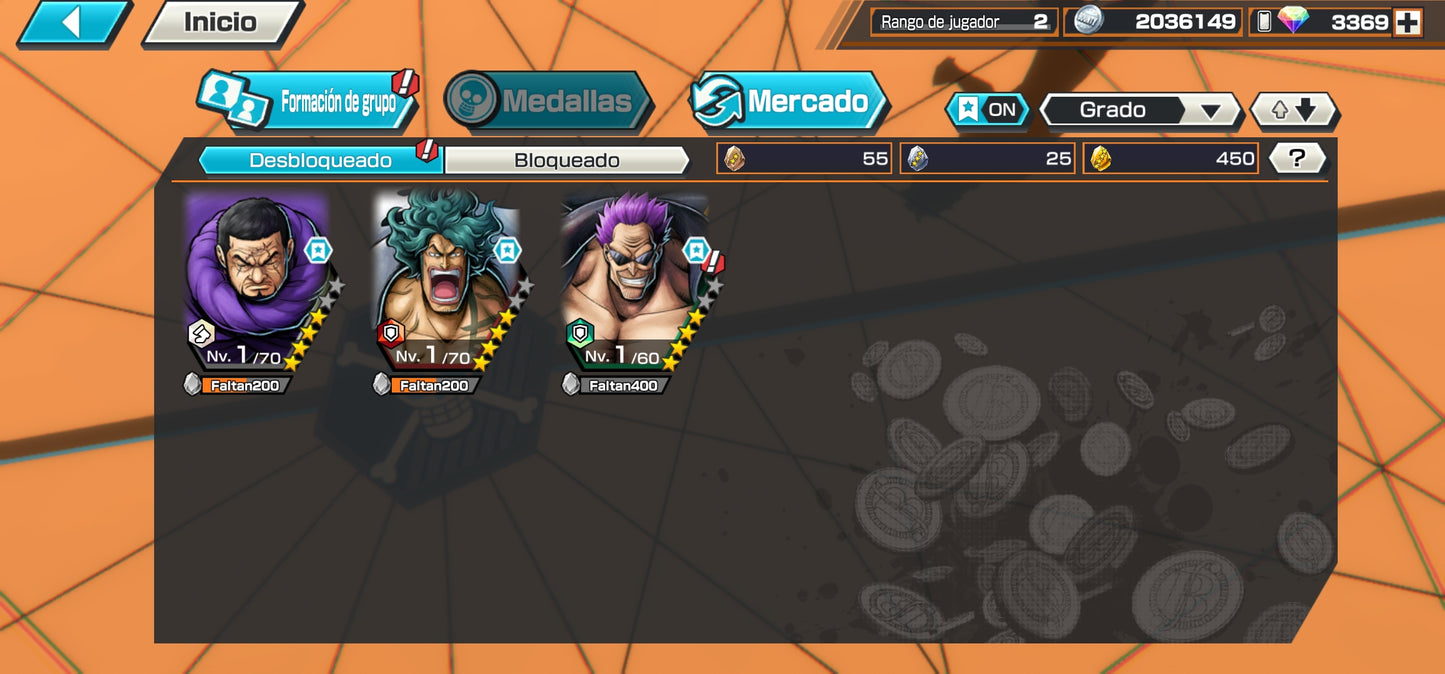Select the purple-scarf character card
The height and width of the screenshot is (674, 1445).
click(259, 283)
